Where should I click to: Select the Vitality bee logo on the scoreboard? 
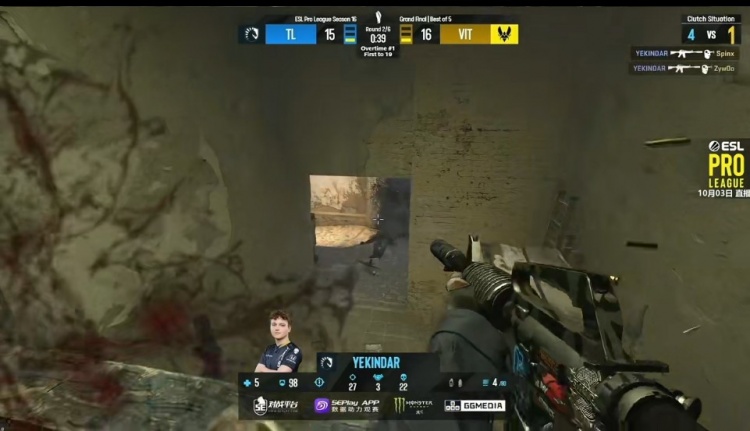pyautogui.click(x=504, y=34)
